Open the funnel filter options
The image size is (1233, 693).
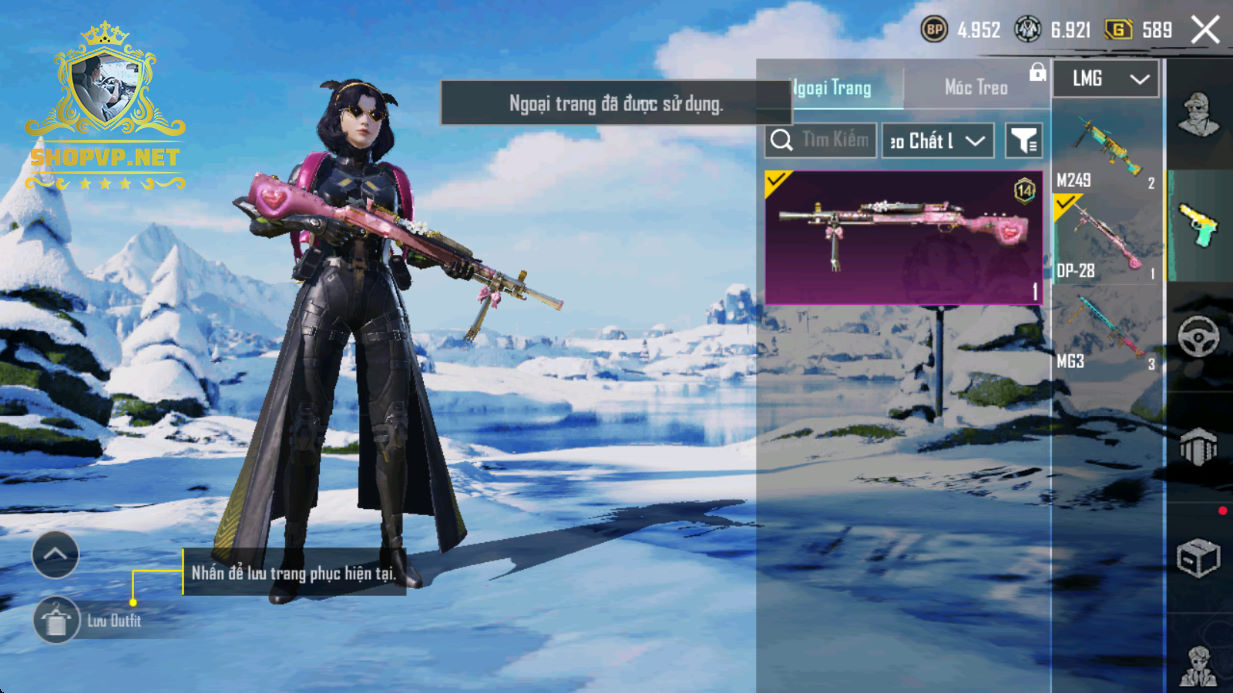[1024, 141]
